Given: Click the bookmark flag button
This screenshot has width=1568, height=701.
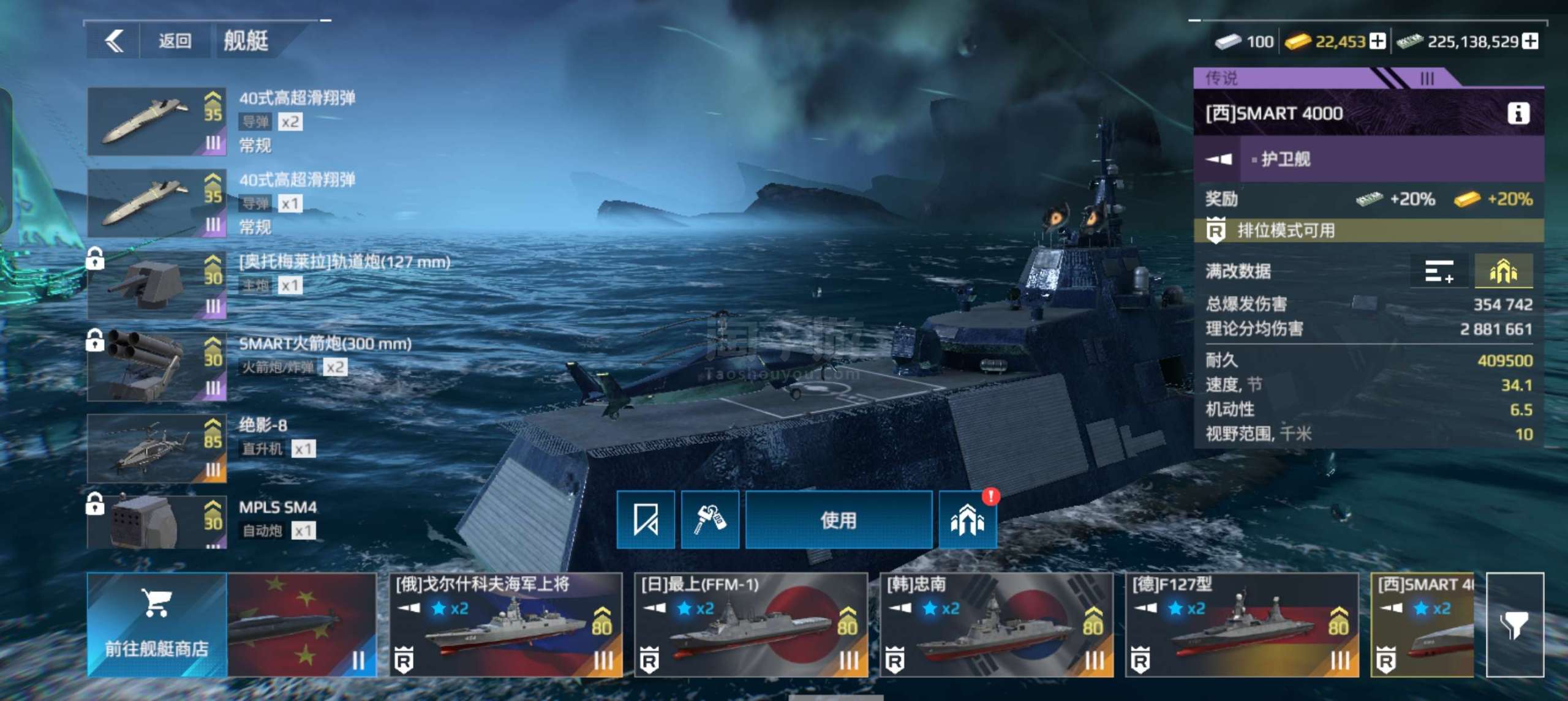Looking at the screenshot, I should tap(646, 520).
